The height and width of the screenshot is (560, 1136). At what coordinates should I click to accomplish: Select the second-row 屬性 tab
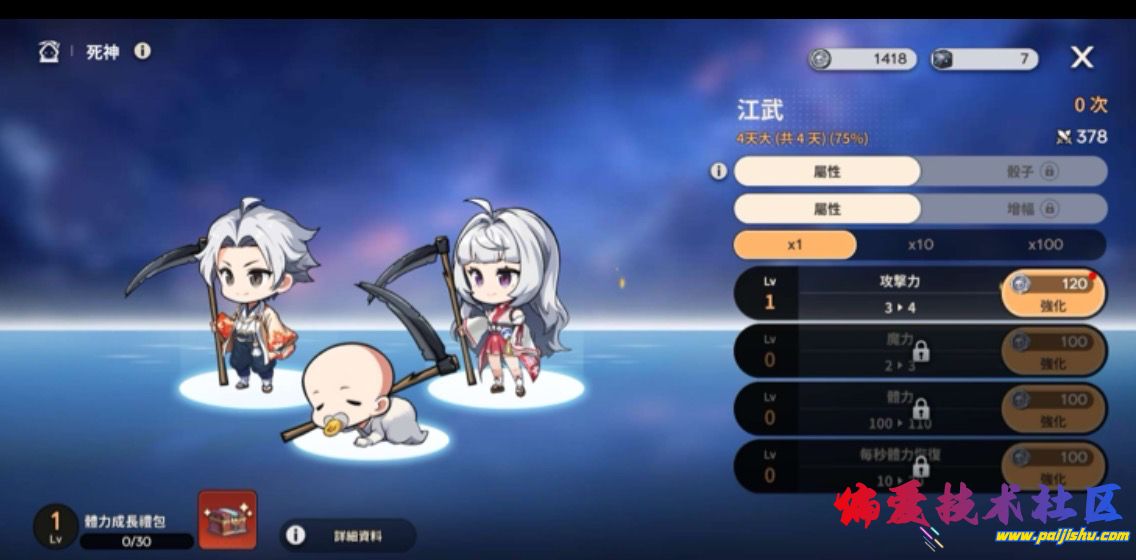tap(827, 209)
